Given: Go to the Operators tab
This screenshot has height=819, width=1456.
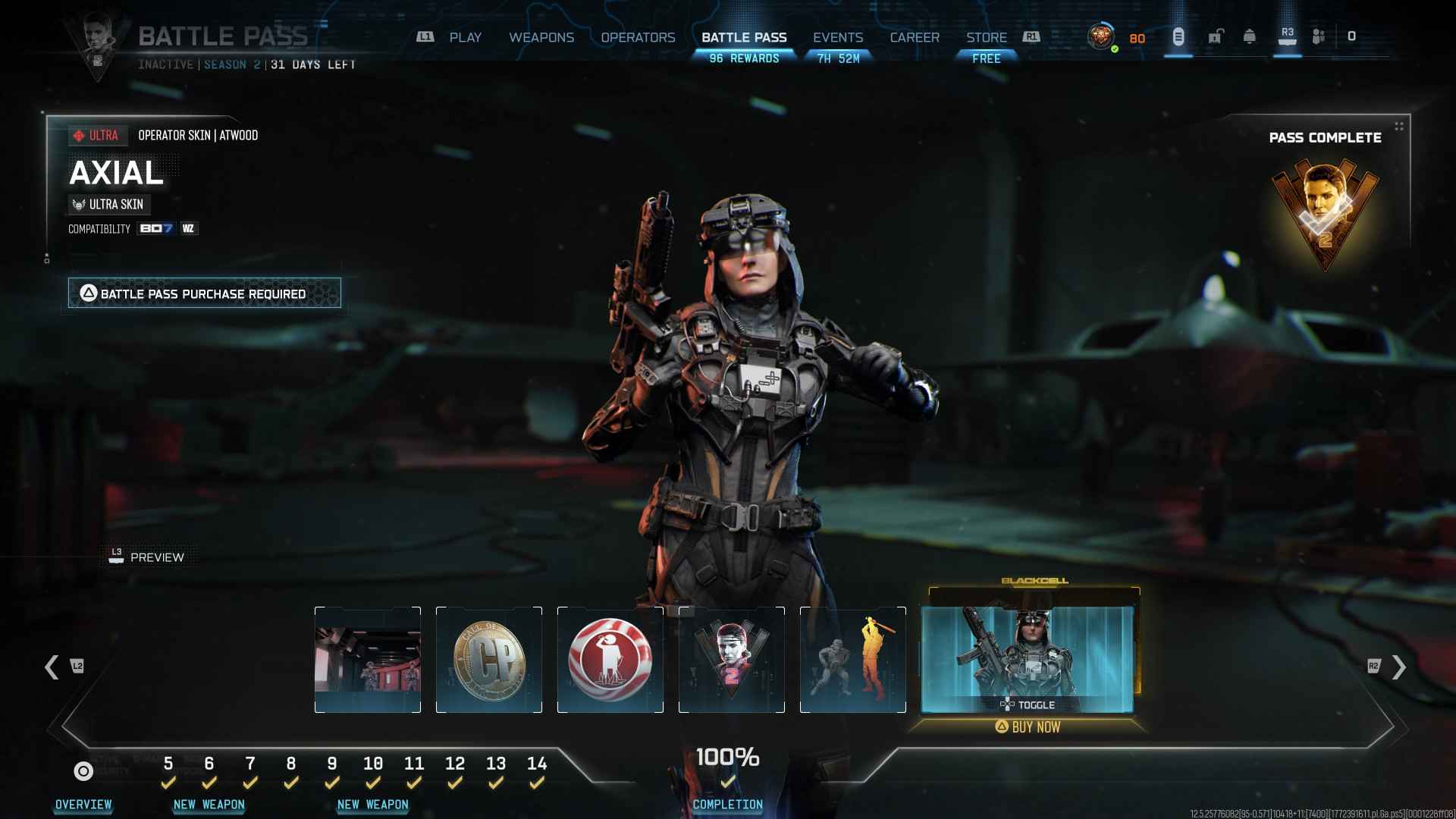Looking at the screenshot, I should point(638,37).
